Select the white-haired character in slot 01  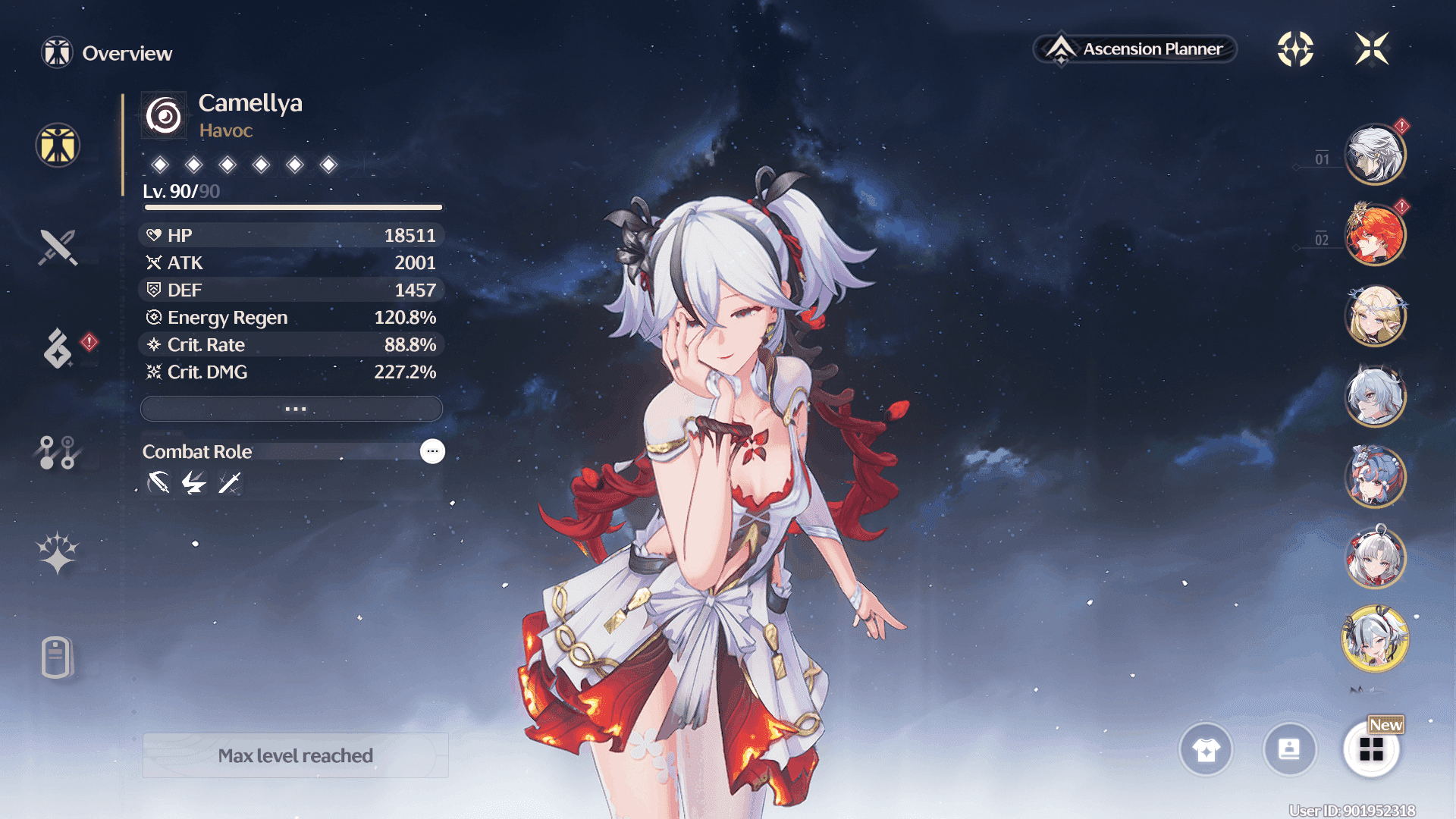point(1375,155)
